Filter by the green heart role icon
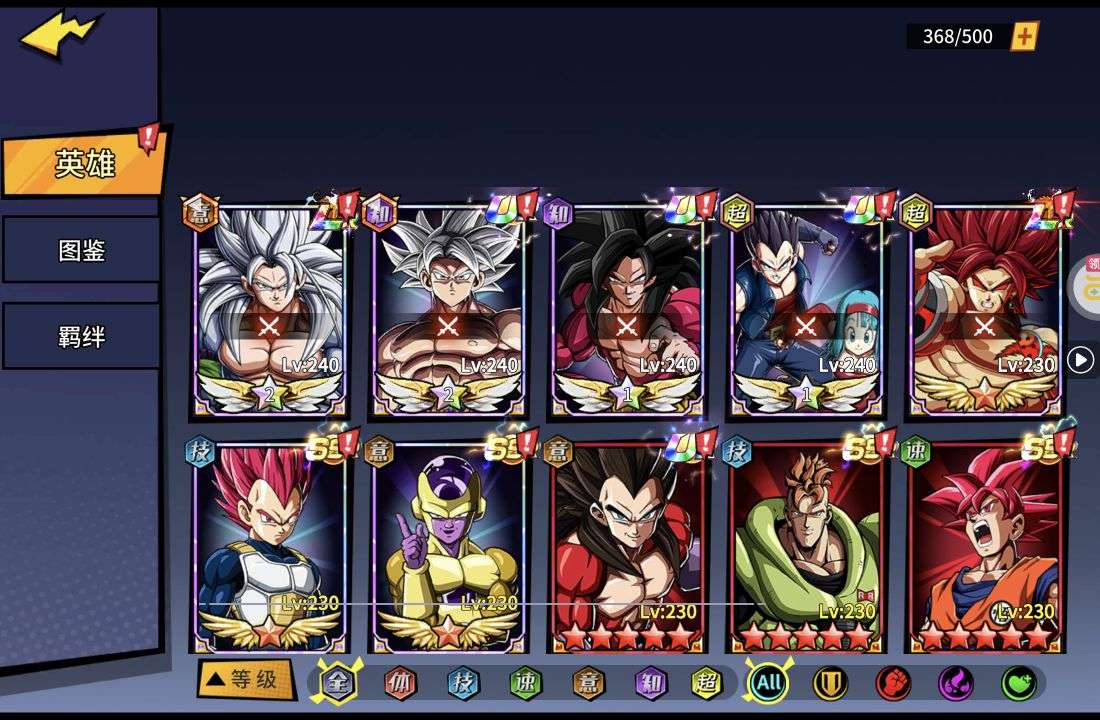Screen dimensions: 1100x720 (1018, 683)
